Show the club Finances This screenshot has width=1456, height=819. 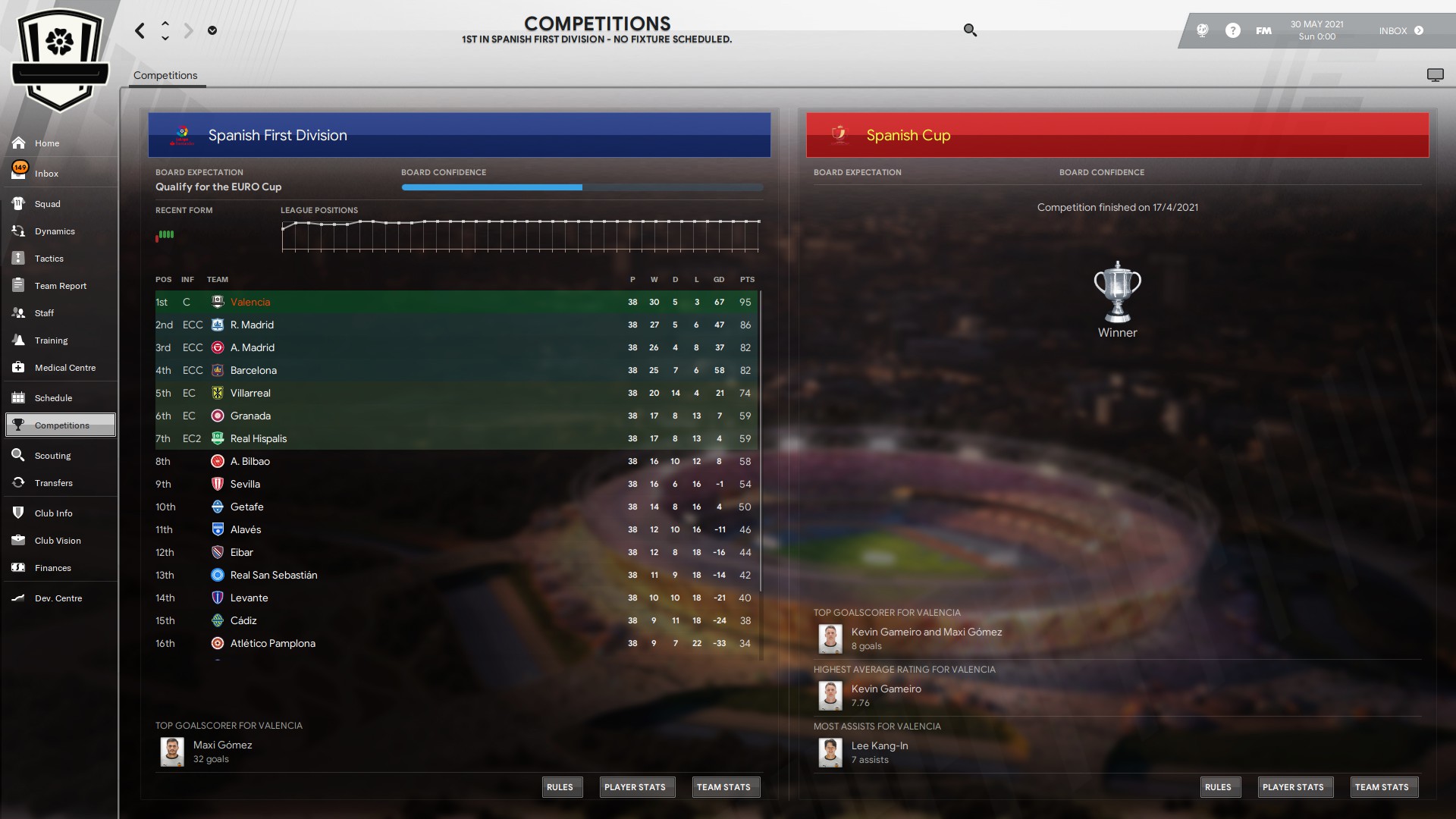point(52,568)
